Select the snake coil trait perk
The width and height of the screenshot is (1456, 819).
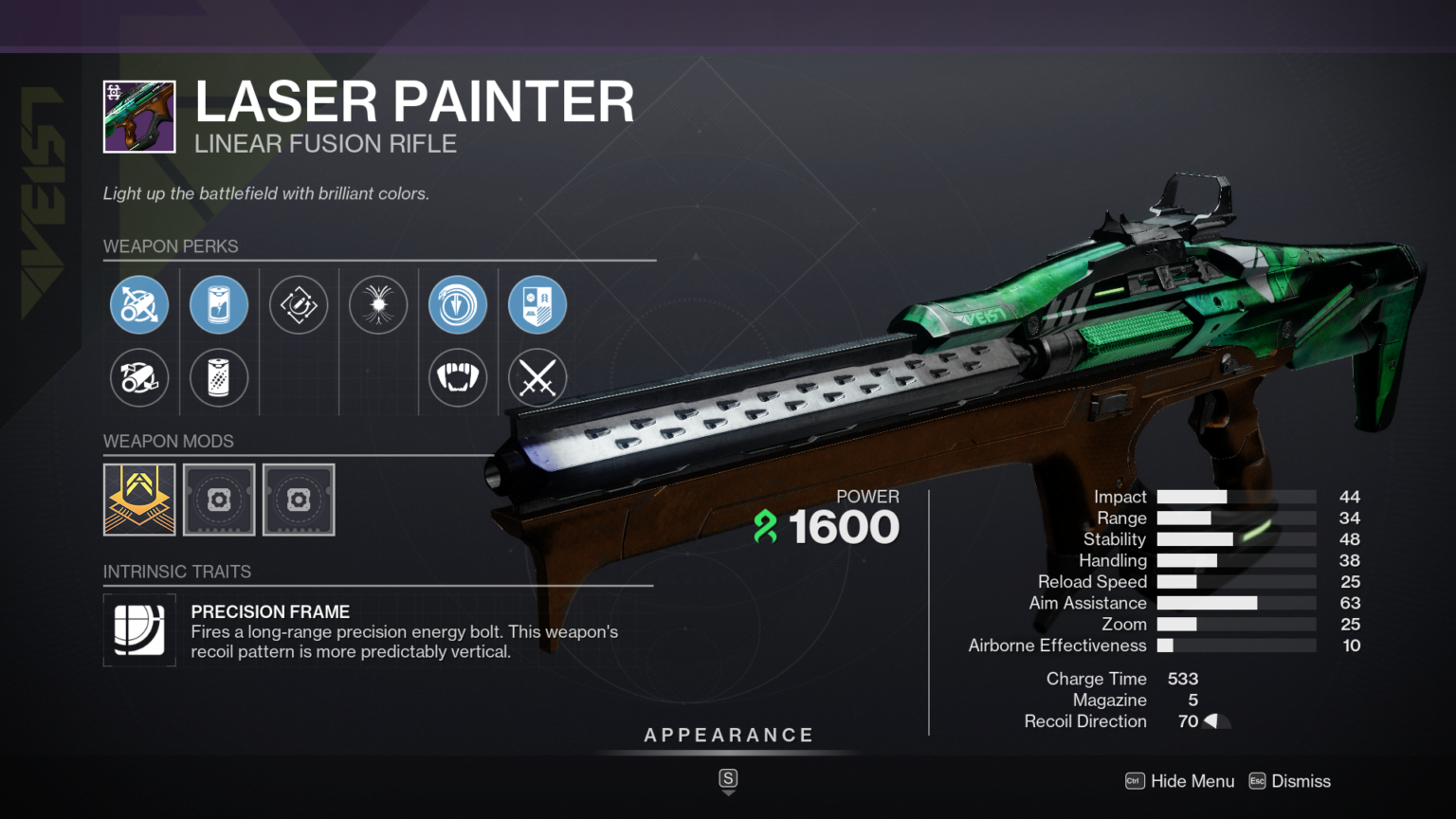point(458,304)
